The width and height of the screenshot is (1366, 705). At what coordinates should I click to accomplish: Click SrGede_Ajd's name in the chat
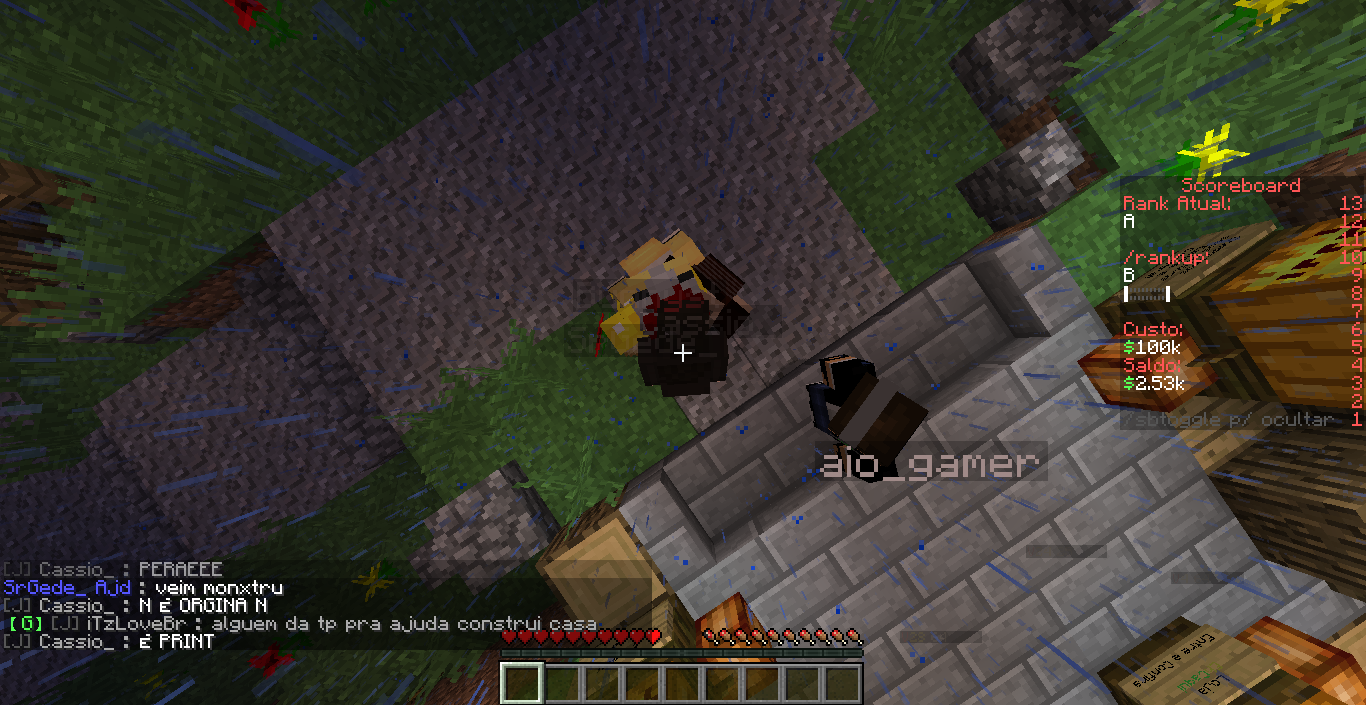click(x=67, y=588)
